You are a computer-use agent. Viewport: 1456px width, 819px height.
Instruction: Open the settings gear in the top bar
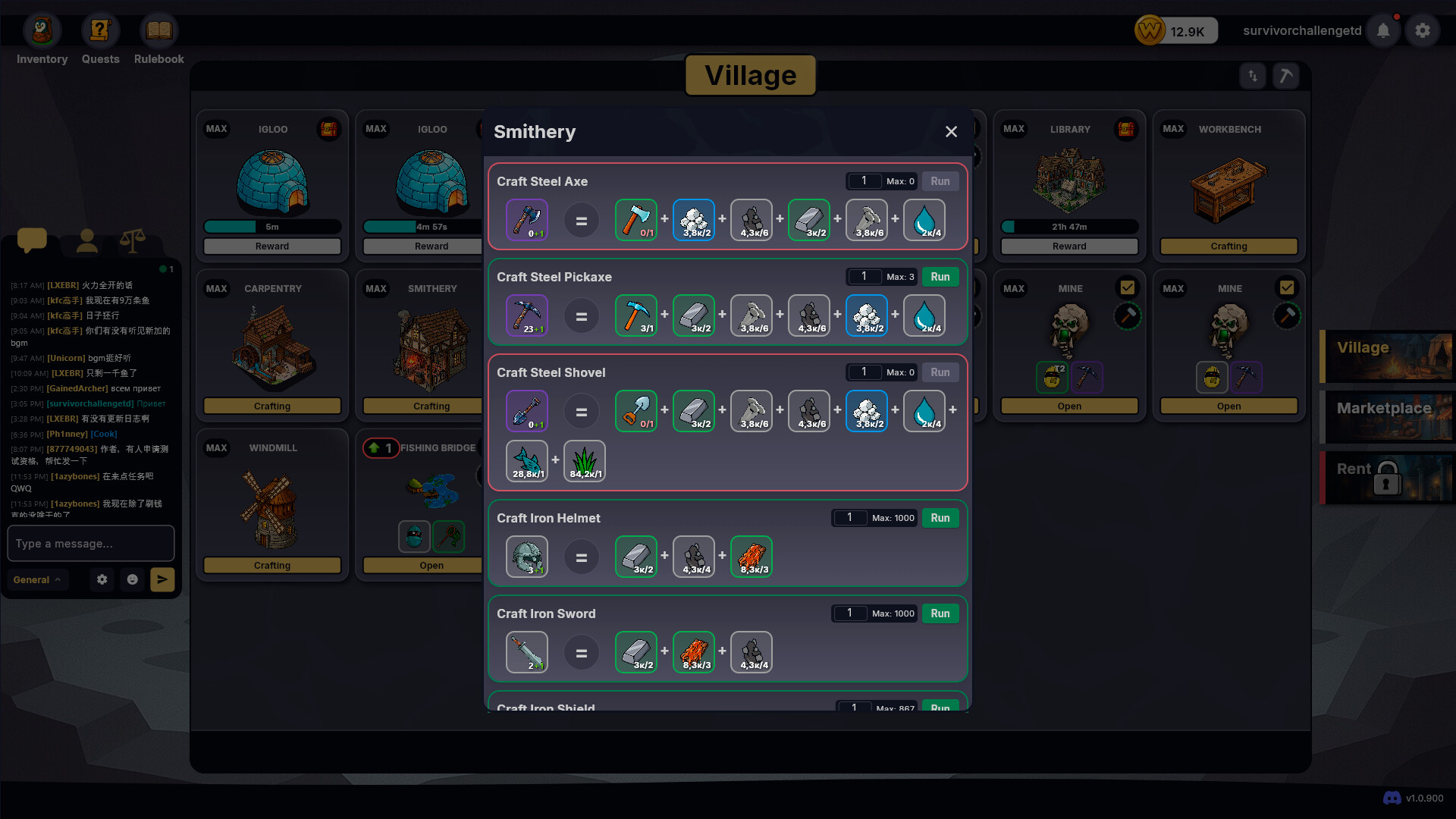click(x=1423, y=30)
